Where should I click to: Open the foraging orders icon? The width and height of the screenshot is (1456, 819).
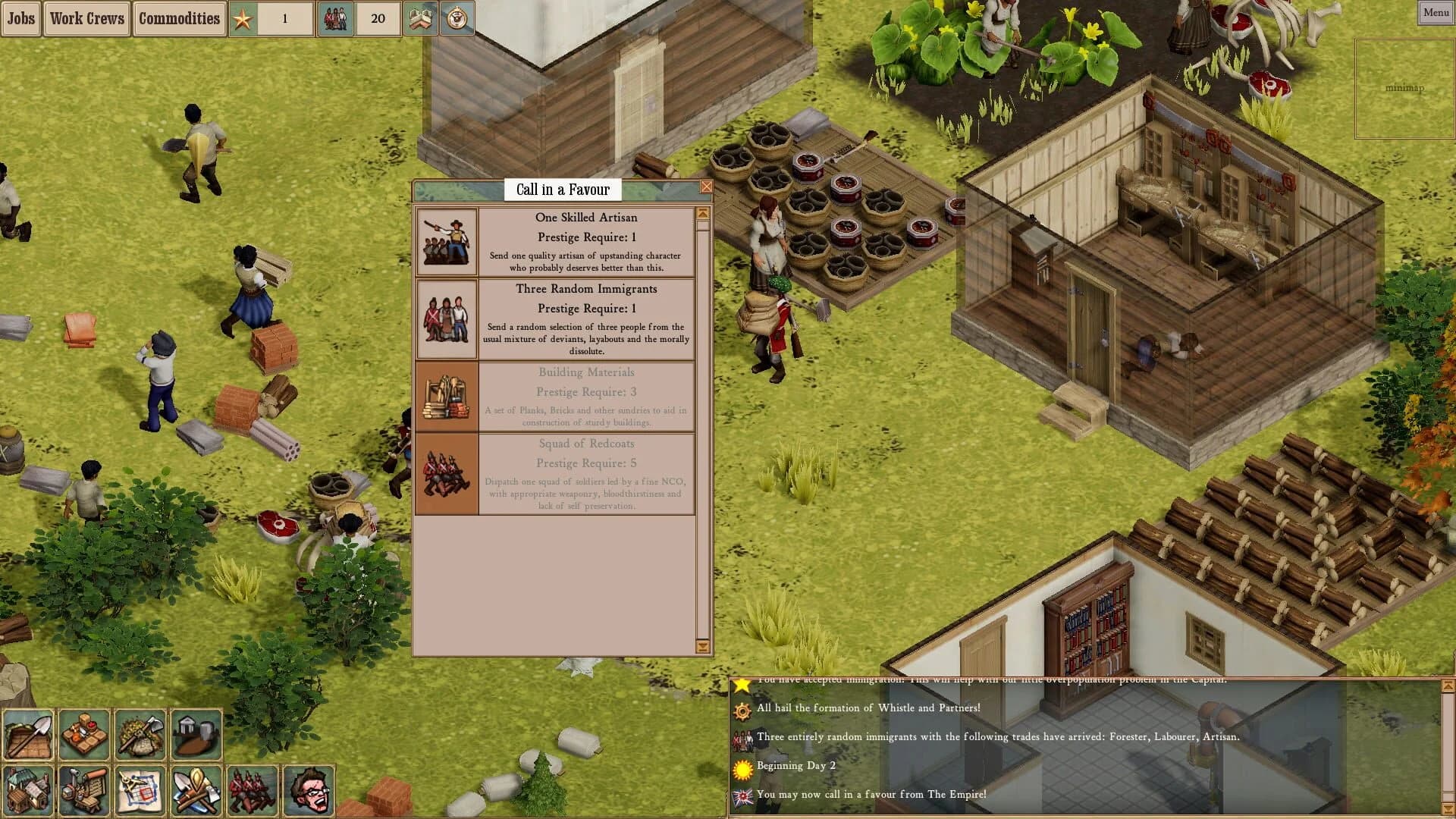141,734
